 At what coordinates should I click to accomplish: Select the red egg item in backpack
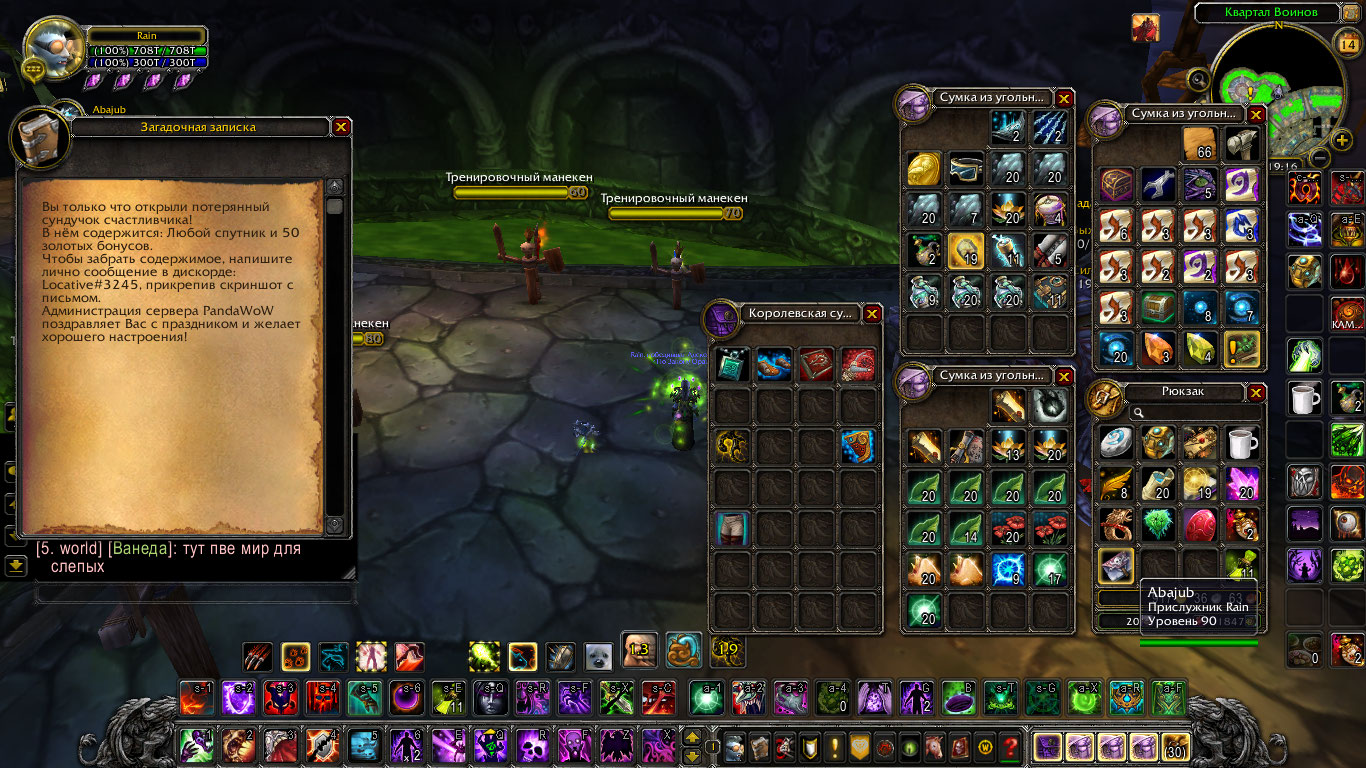pyautogui.click(x=1200, y=524)
